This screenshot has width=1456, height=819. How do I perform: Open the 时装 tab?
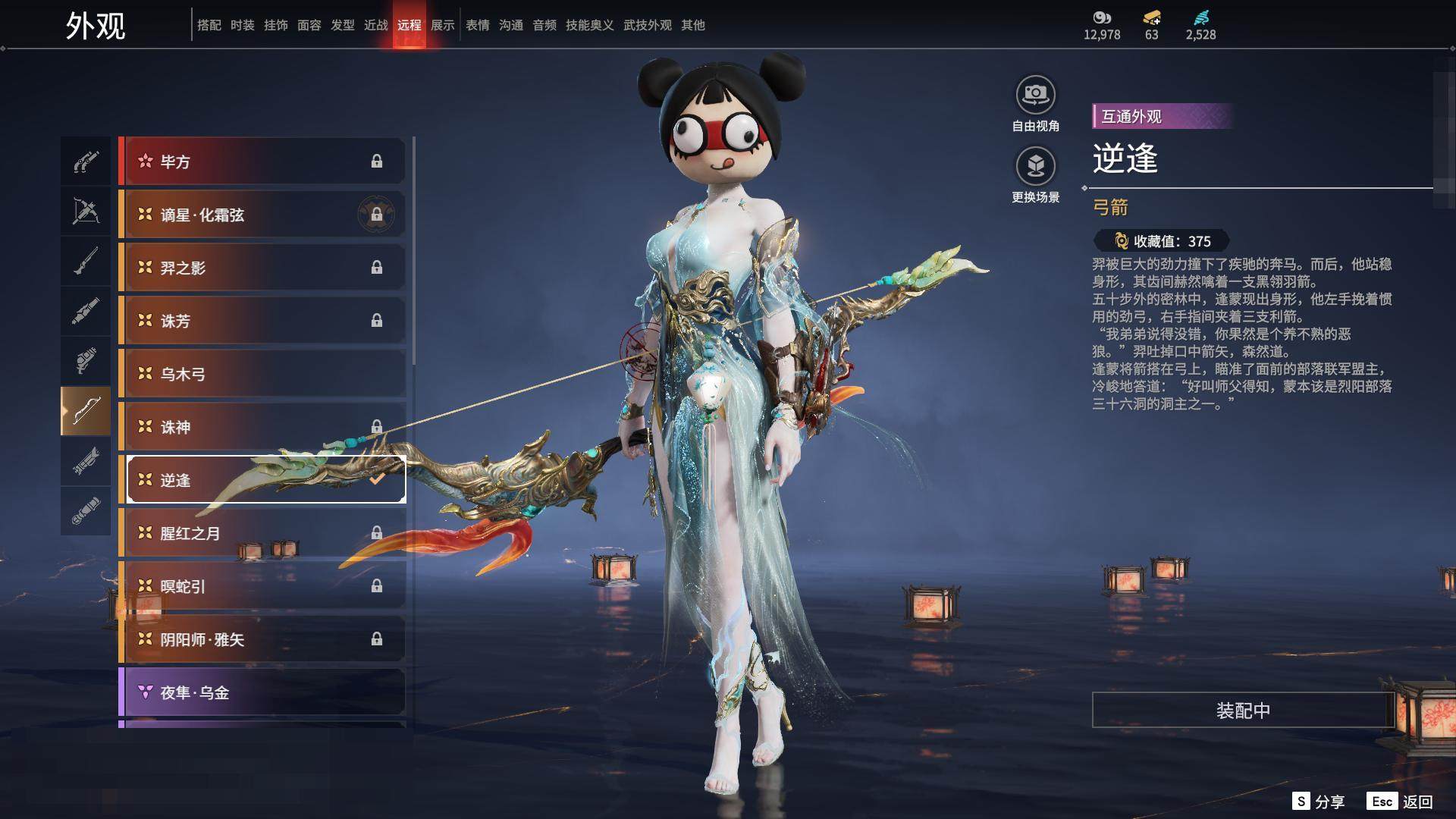[242, 25]
